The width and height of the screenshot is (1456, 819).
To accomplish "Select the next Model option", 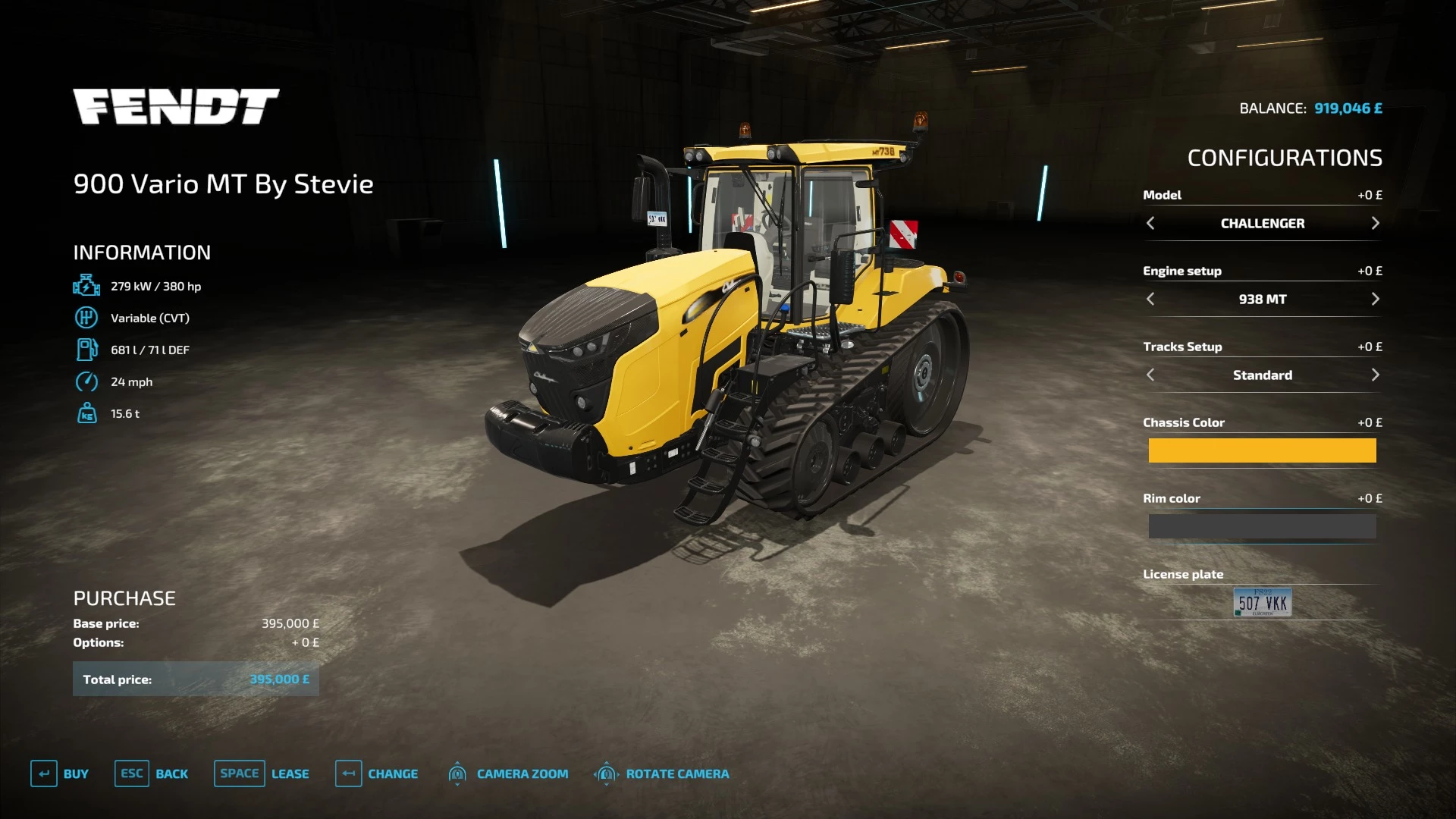I will pos(1375,223).
